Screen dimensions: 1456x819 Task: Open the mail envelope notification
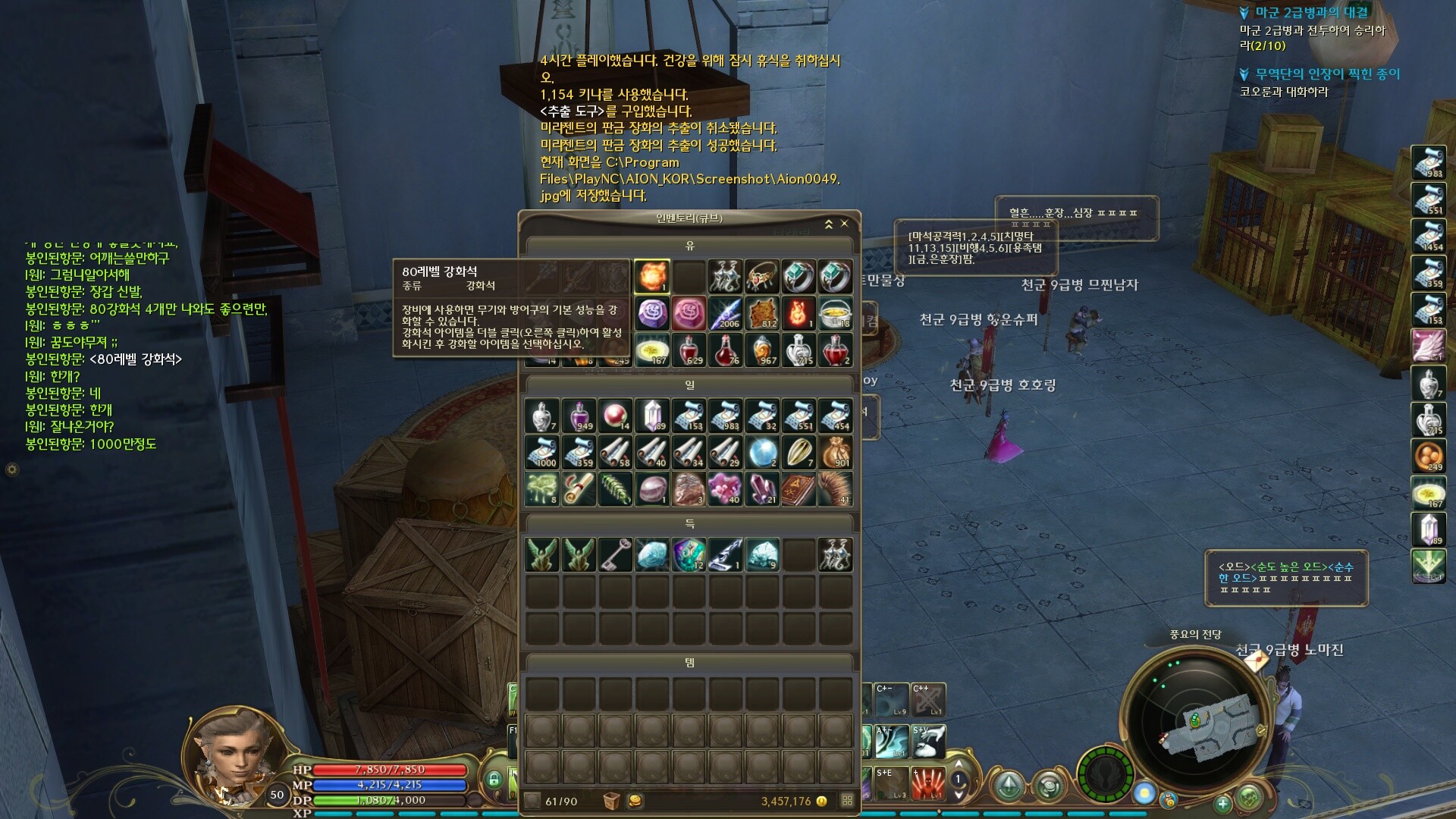1256,661
